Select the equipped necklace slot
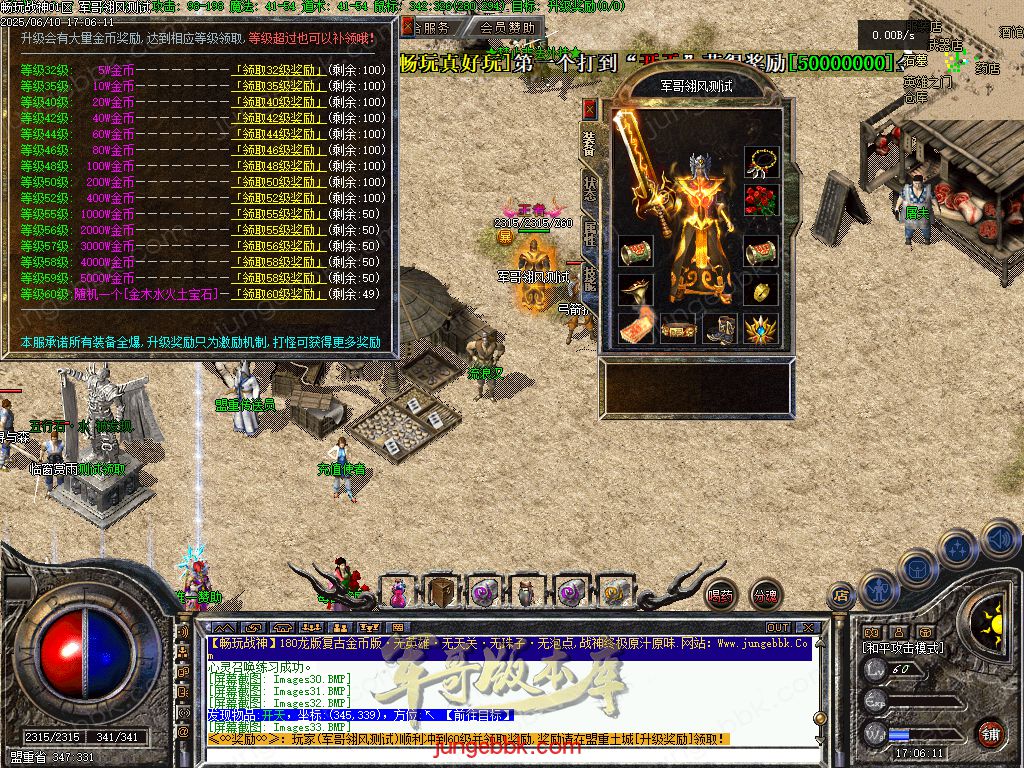Image resolution: width=1024 pixels, height=768 pixels. (761, 162)
